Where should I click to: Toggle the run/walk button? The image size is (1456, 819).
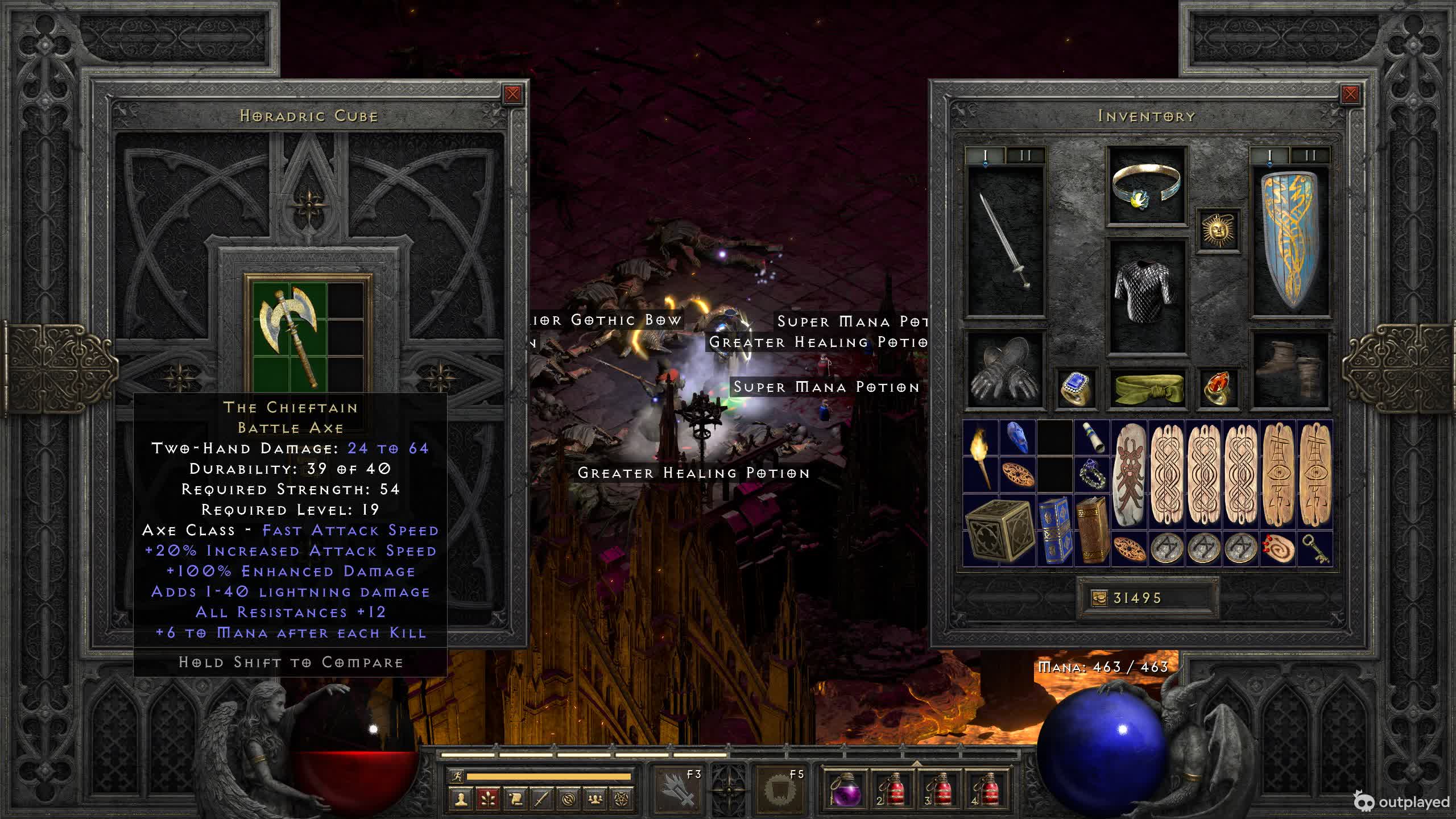[x=456, y=776]
